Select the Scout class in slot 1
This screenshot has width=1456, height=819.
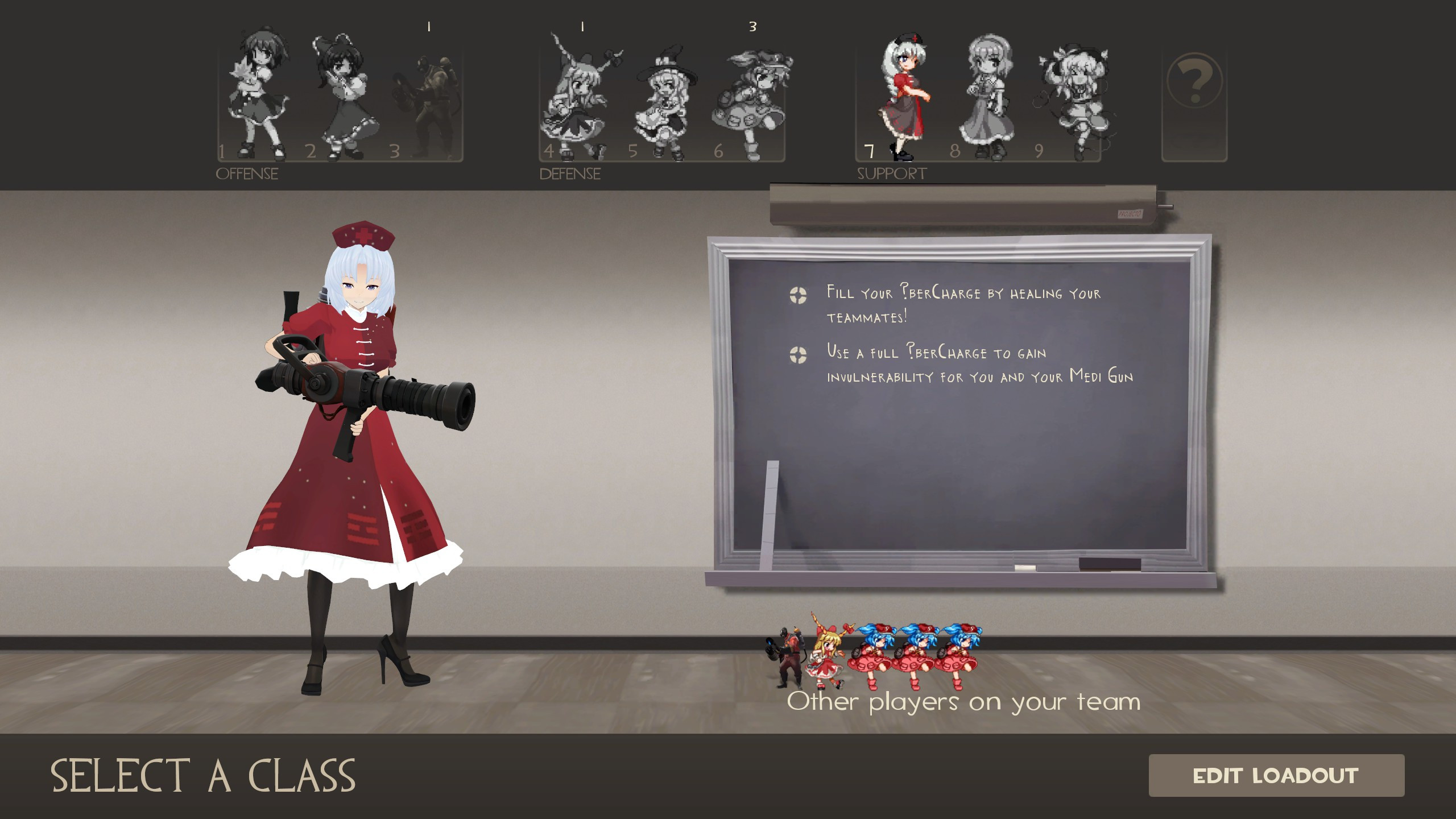259,97
